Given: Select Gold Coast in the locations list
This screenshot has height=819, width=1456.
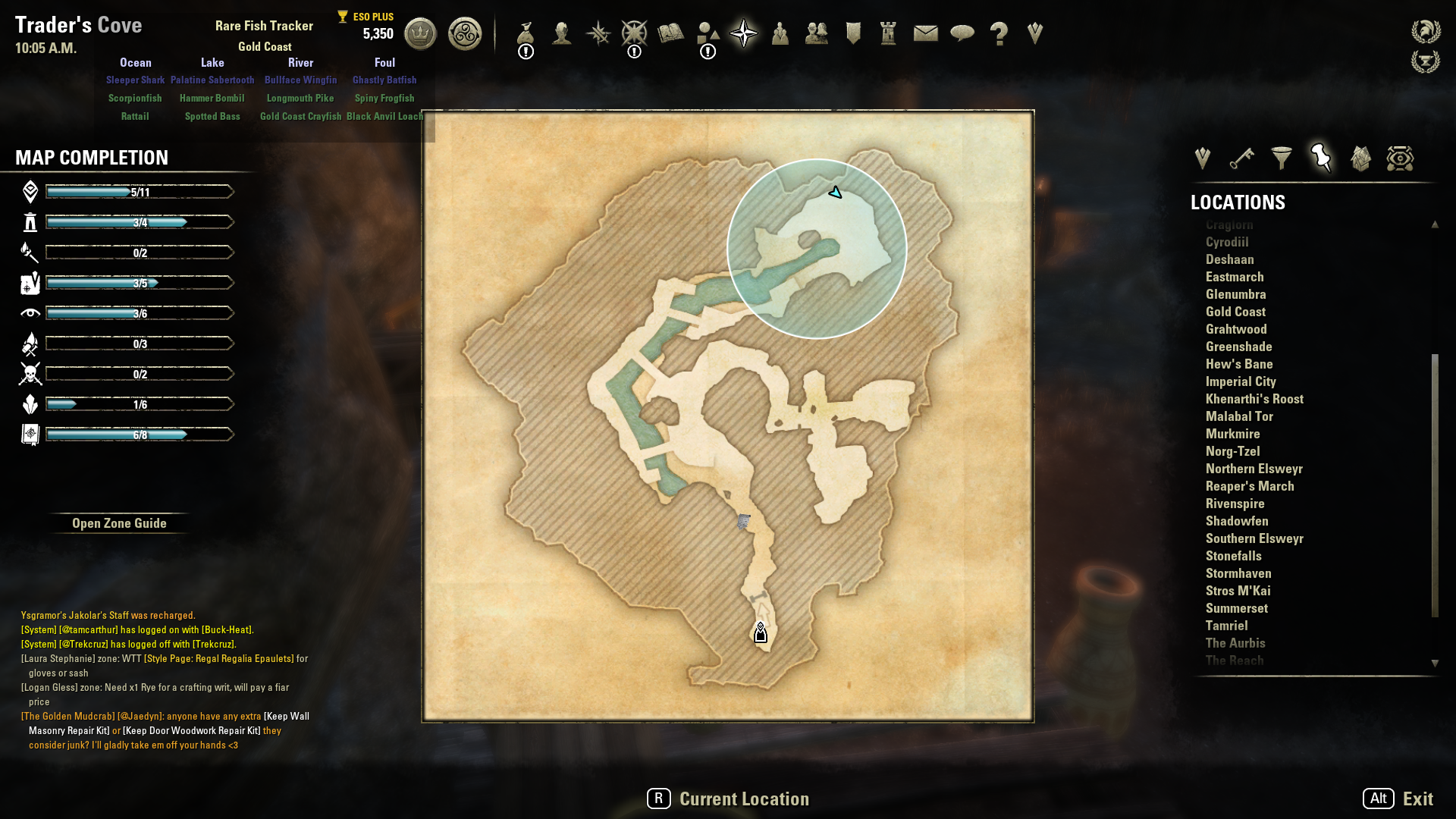Looking at the screenshot, I should pos(1235,312).
